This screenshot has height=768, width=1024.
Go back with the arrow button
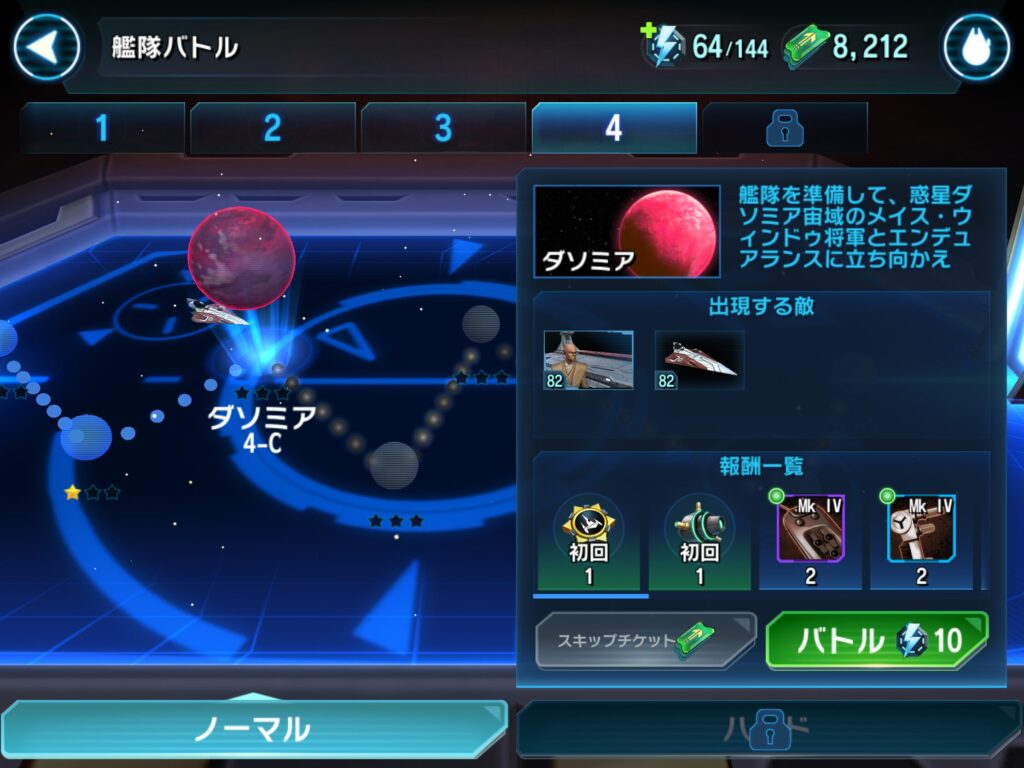46,47
